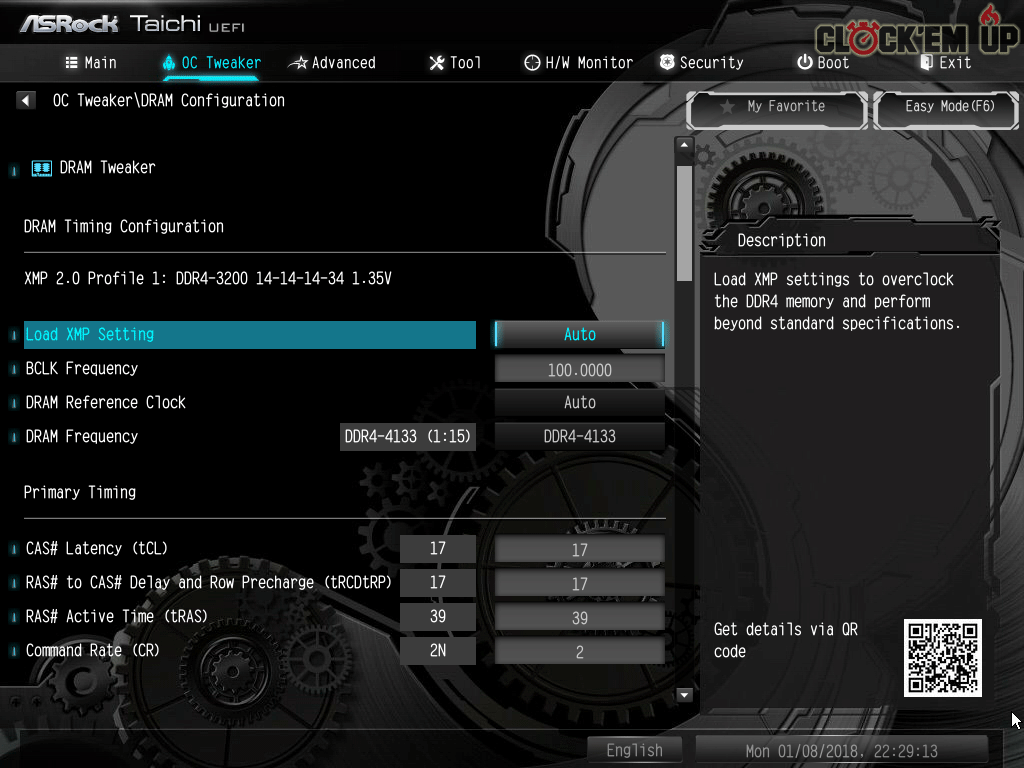Edit the CAS# Latency (tCL) field
The width and height of the screenshot is (1024, 768).
point(579,550)
